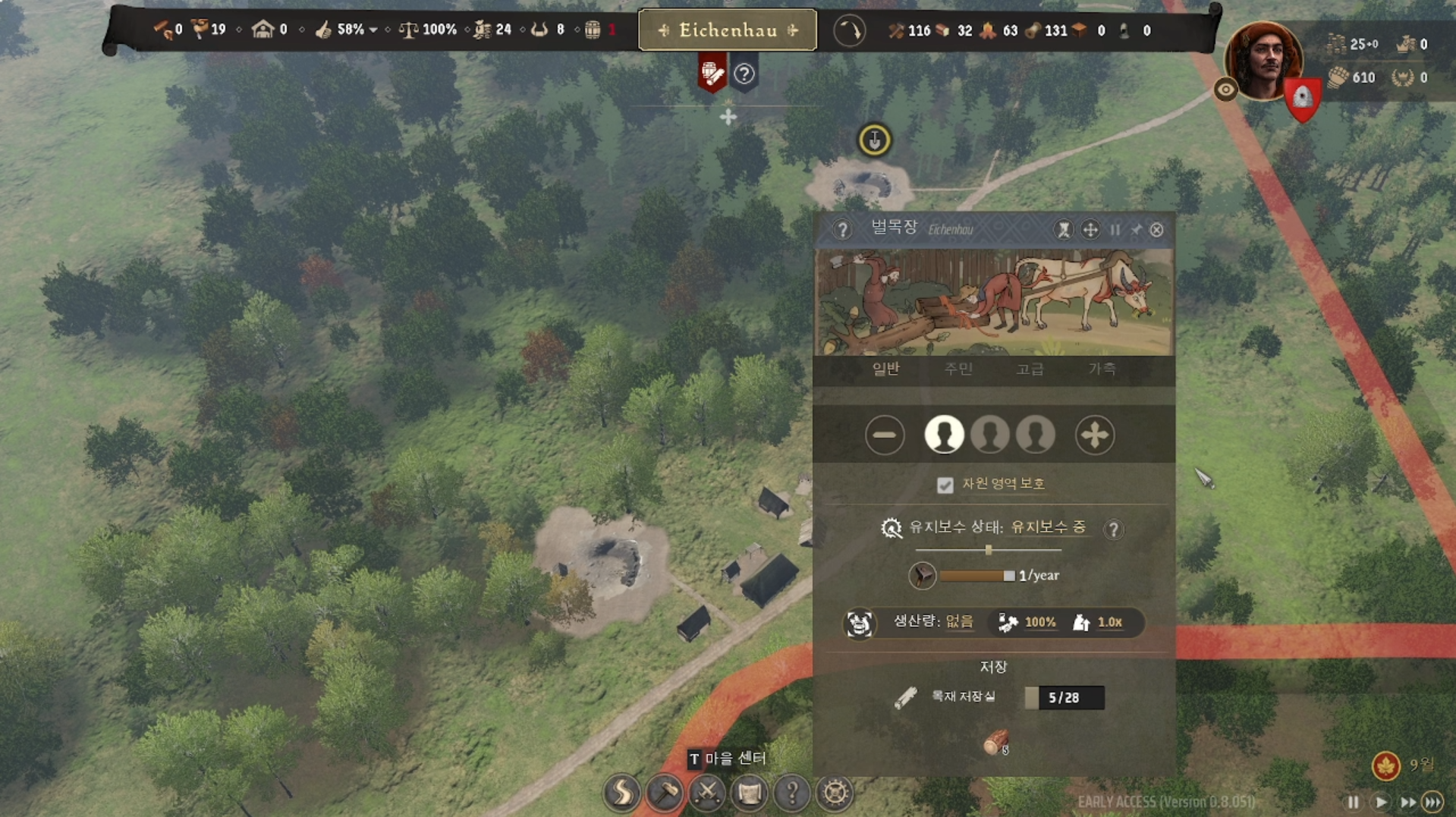Image resolution: width=1456 pixels, height=817 pixels.
Task: Remove a worker with the minus button
Action: 885,435
